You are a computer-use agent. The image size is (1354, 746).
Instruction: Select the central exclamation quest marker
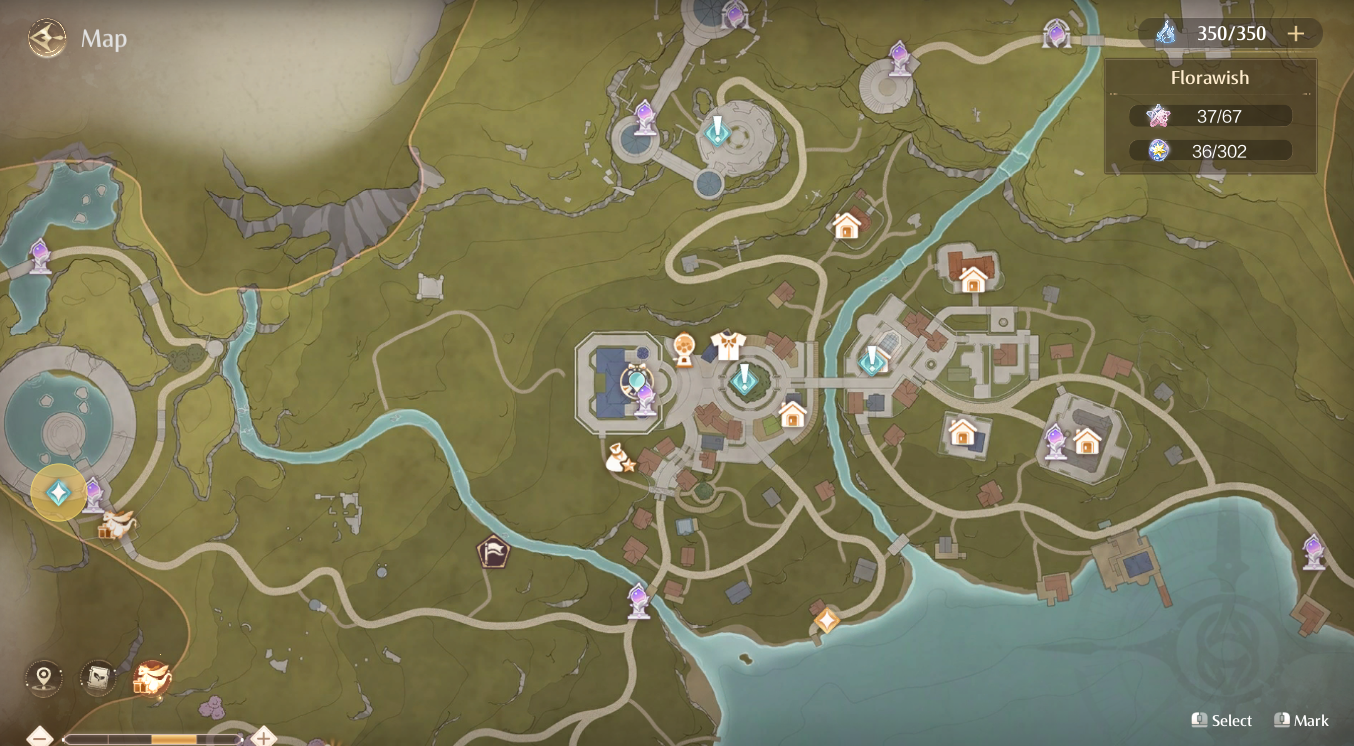(744, 380)
